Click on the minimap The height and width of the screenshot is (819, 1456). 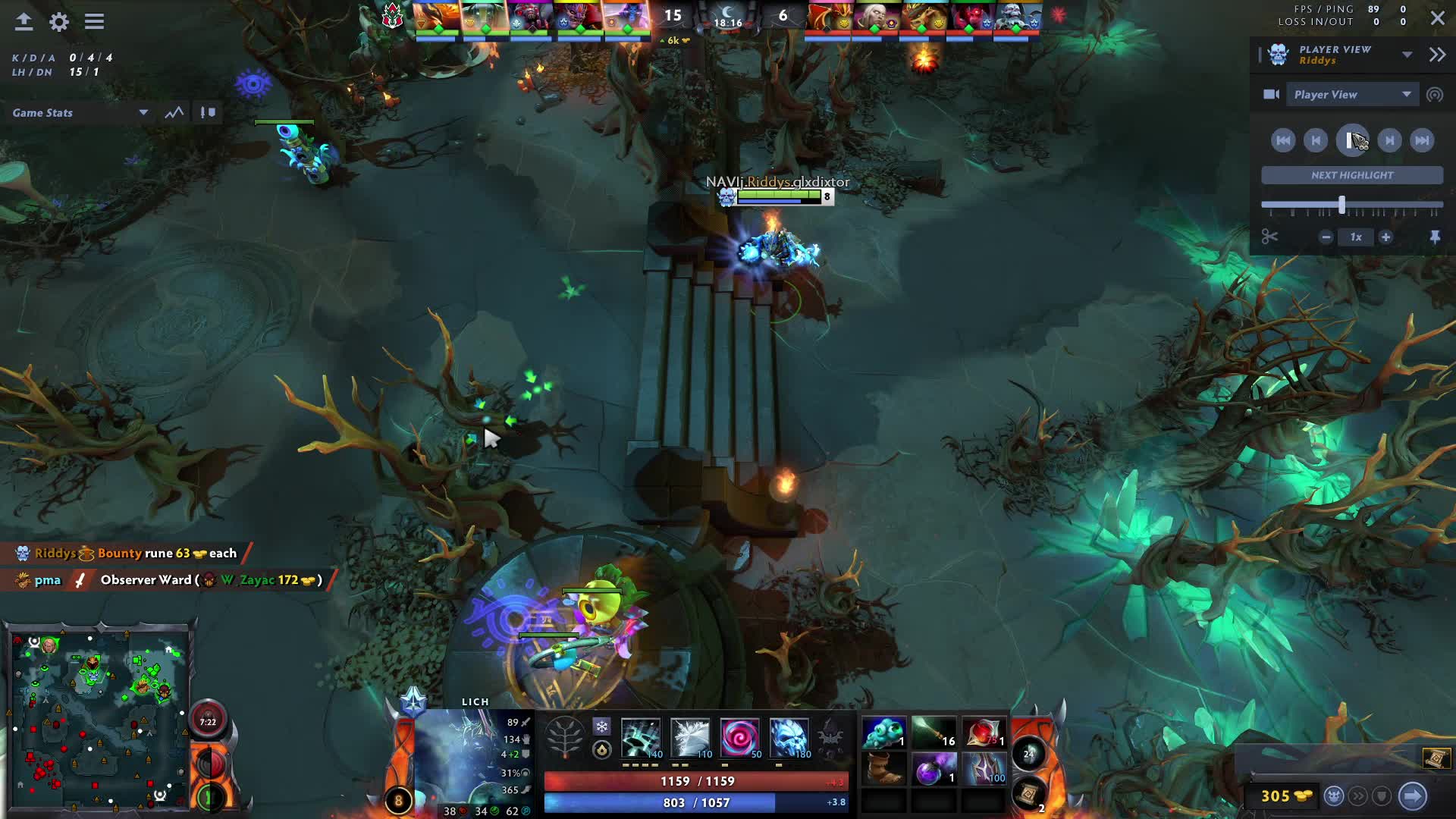click(x=97, y=717)
